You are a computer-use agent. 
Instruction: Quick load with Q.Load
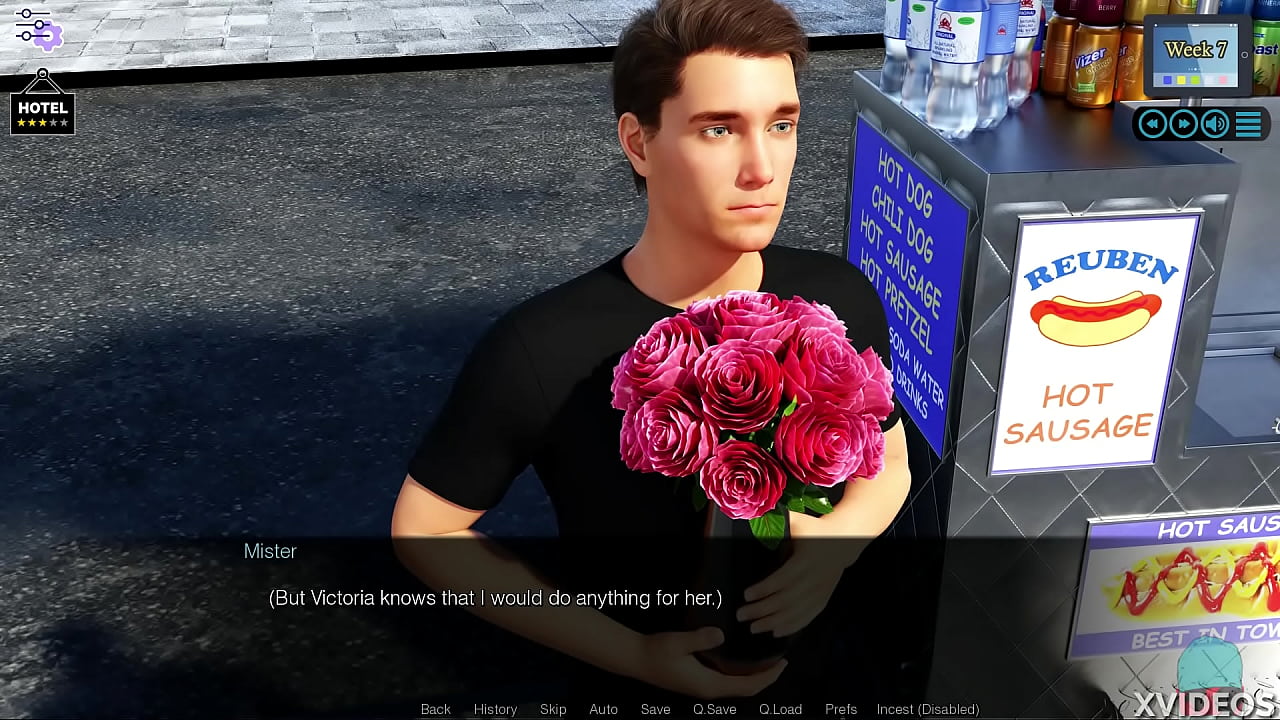(x=780, y=709)
